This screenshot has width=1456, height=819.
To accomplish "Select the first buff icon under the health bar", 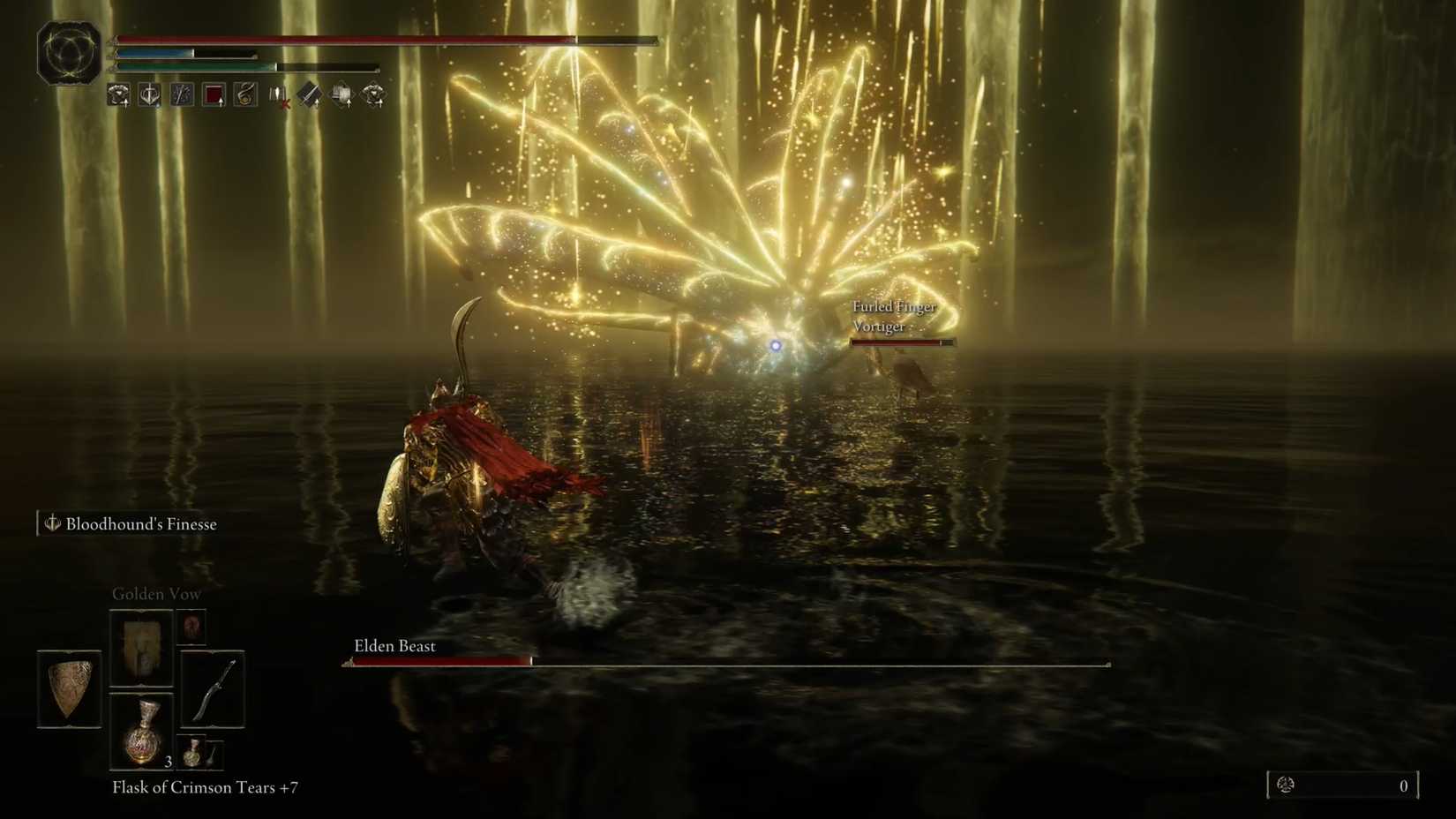I will tap(119, 94).
